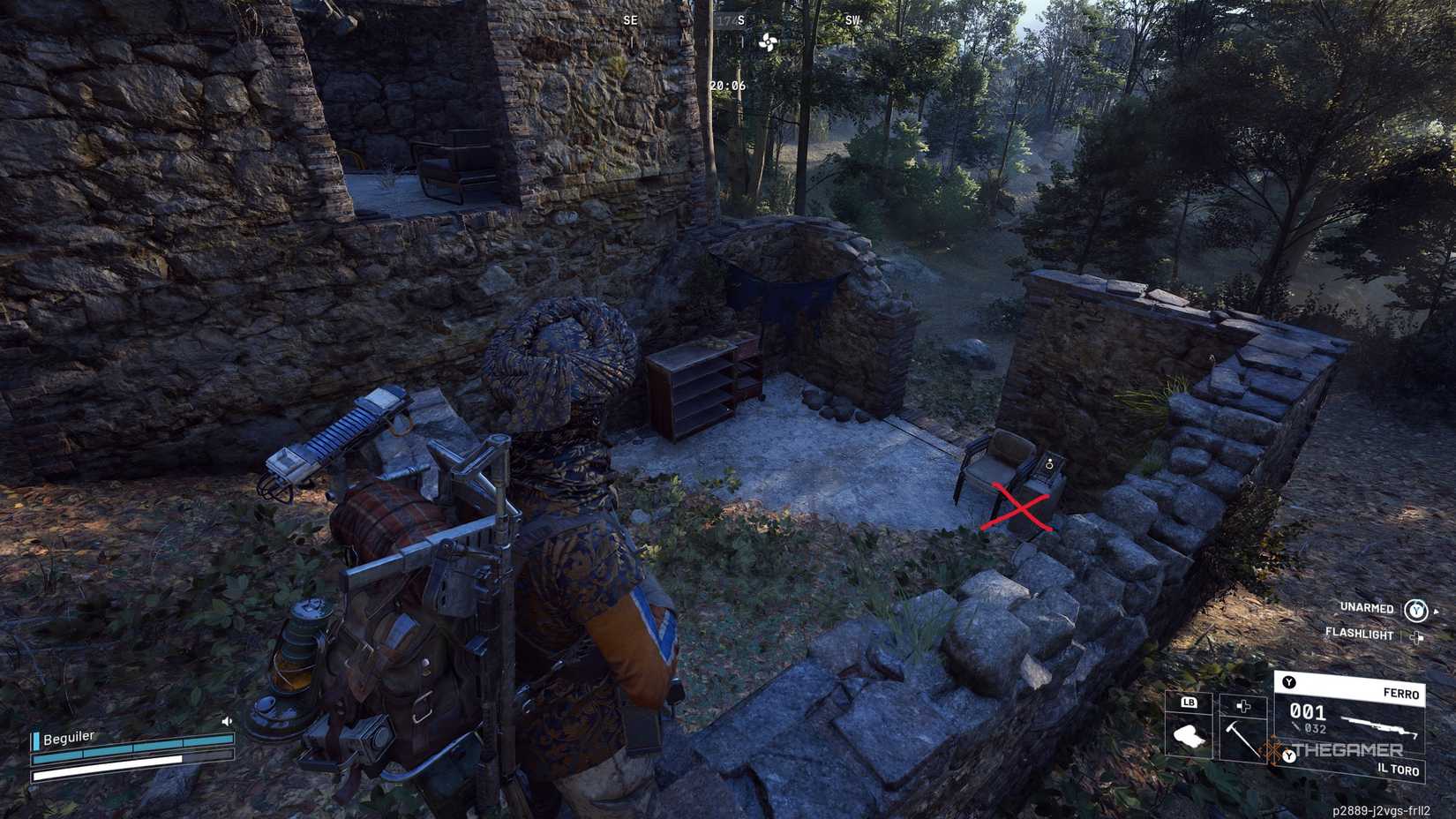Select the SW direction label on the compass
1456x819 pixels.
[x=852, y=19]
